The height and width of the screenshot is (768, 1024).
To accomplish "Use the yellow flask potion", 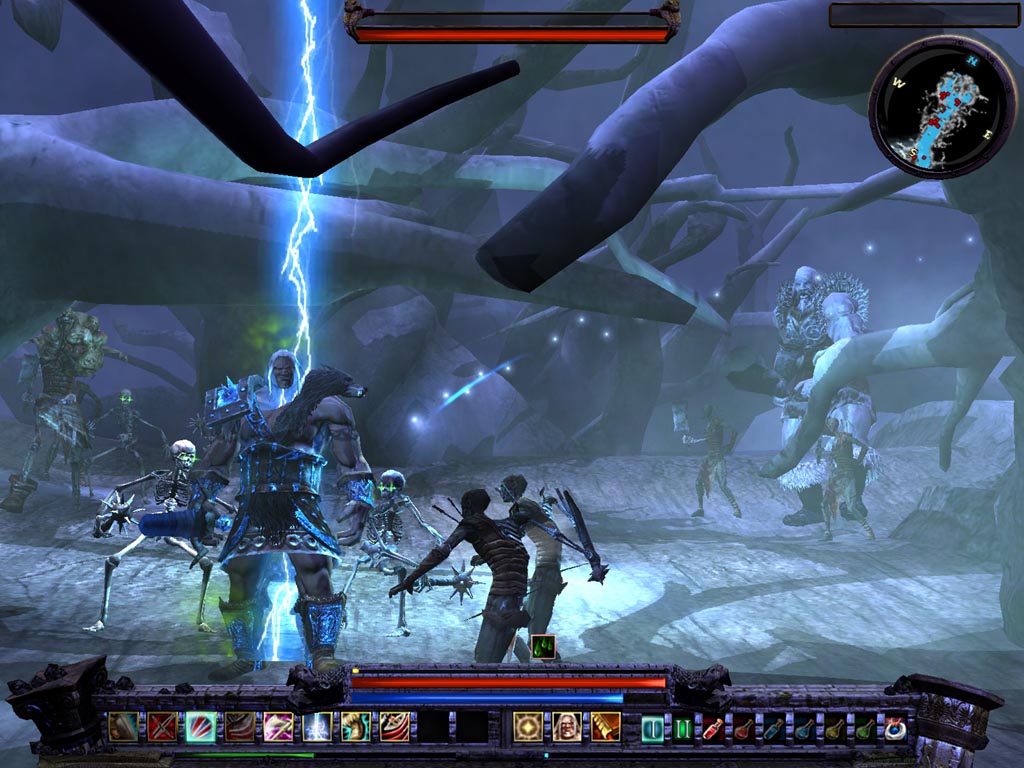I will pyautogui.click(x=834, y=727).
